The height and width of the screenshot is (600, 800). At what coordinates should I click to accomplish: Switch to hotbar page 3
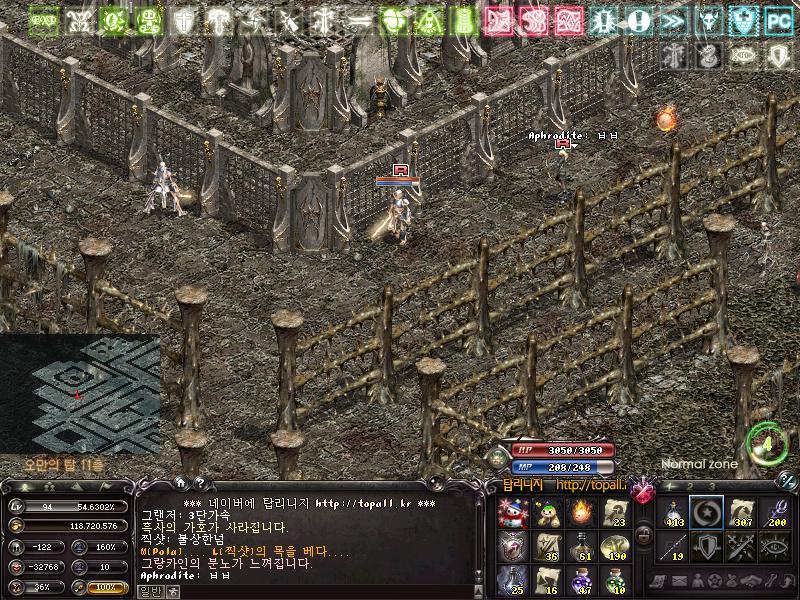[x=713, y=486]
